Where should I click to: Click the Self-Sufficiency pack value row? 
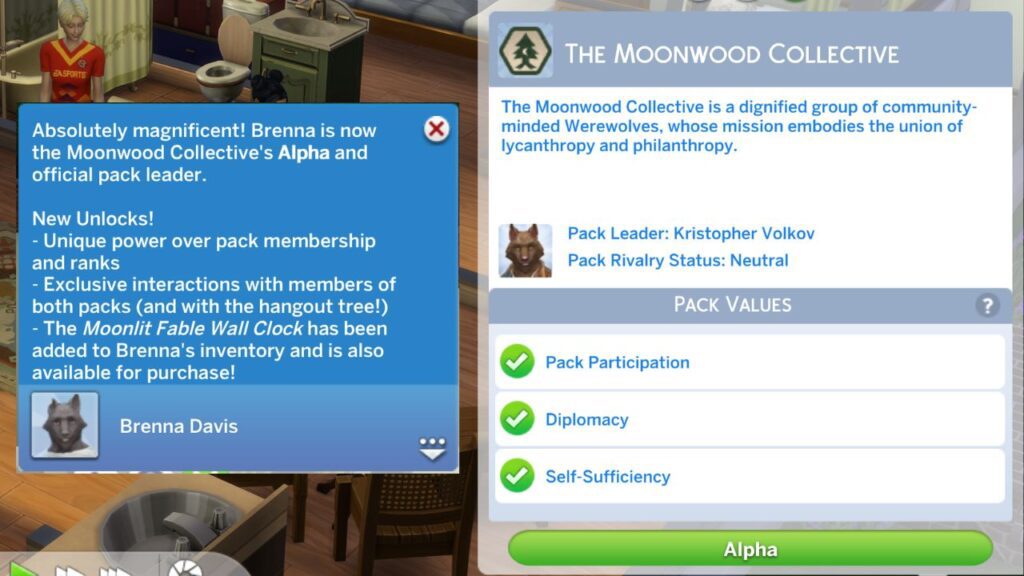click(750, 476)
